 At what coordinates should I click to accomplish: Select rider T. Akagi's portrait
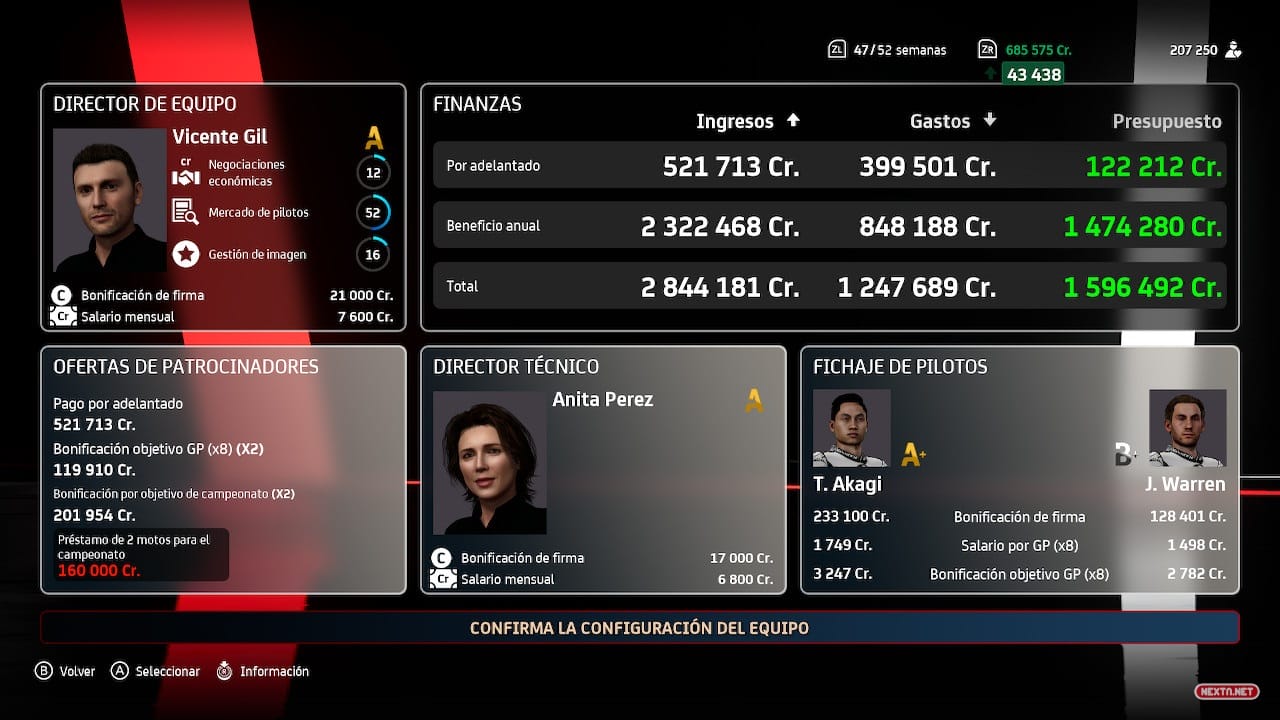(x=851, y=428)
